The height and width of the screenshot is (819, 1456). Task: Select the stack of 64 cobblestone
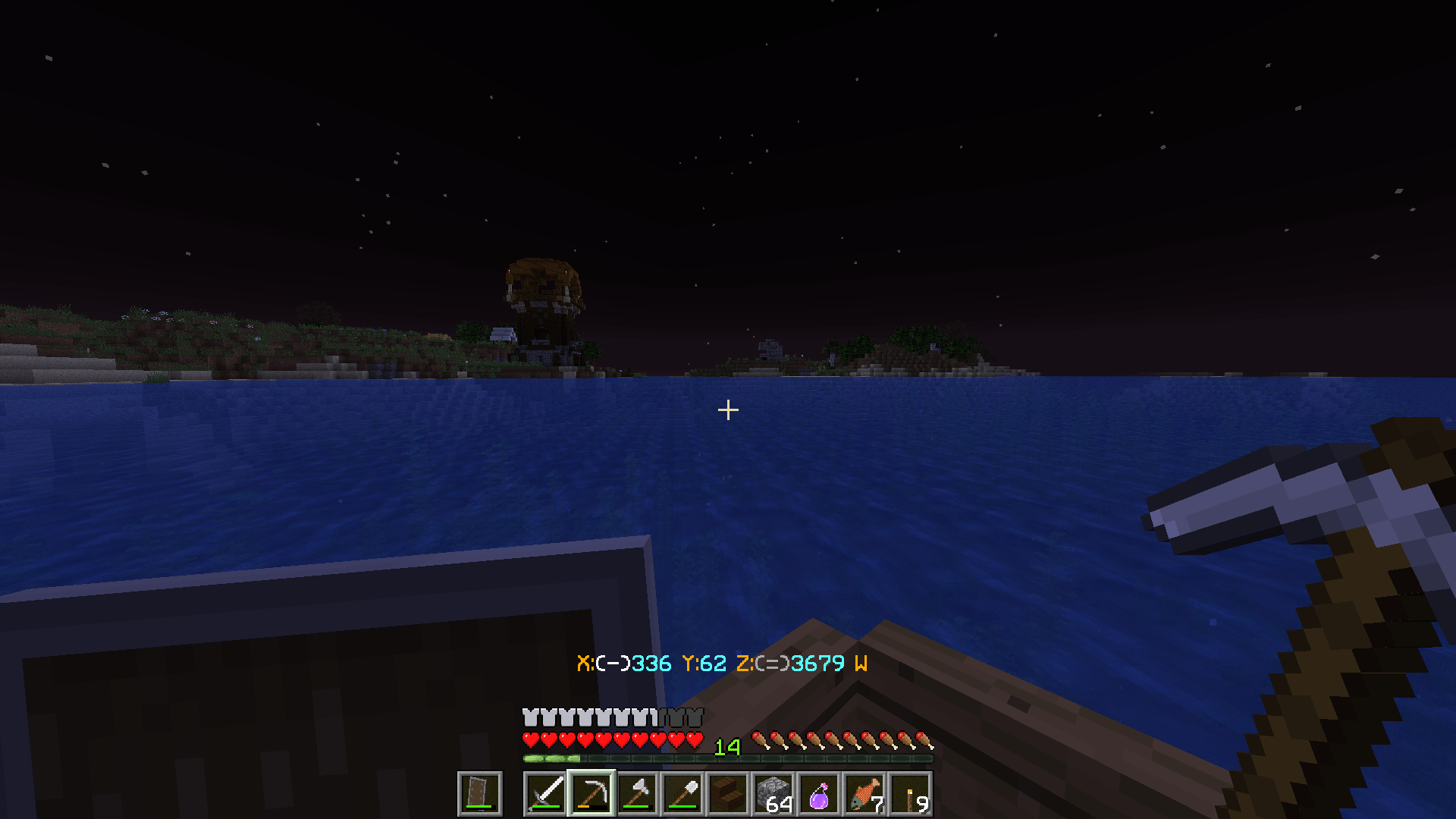coord(773,793)
